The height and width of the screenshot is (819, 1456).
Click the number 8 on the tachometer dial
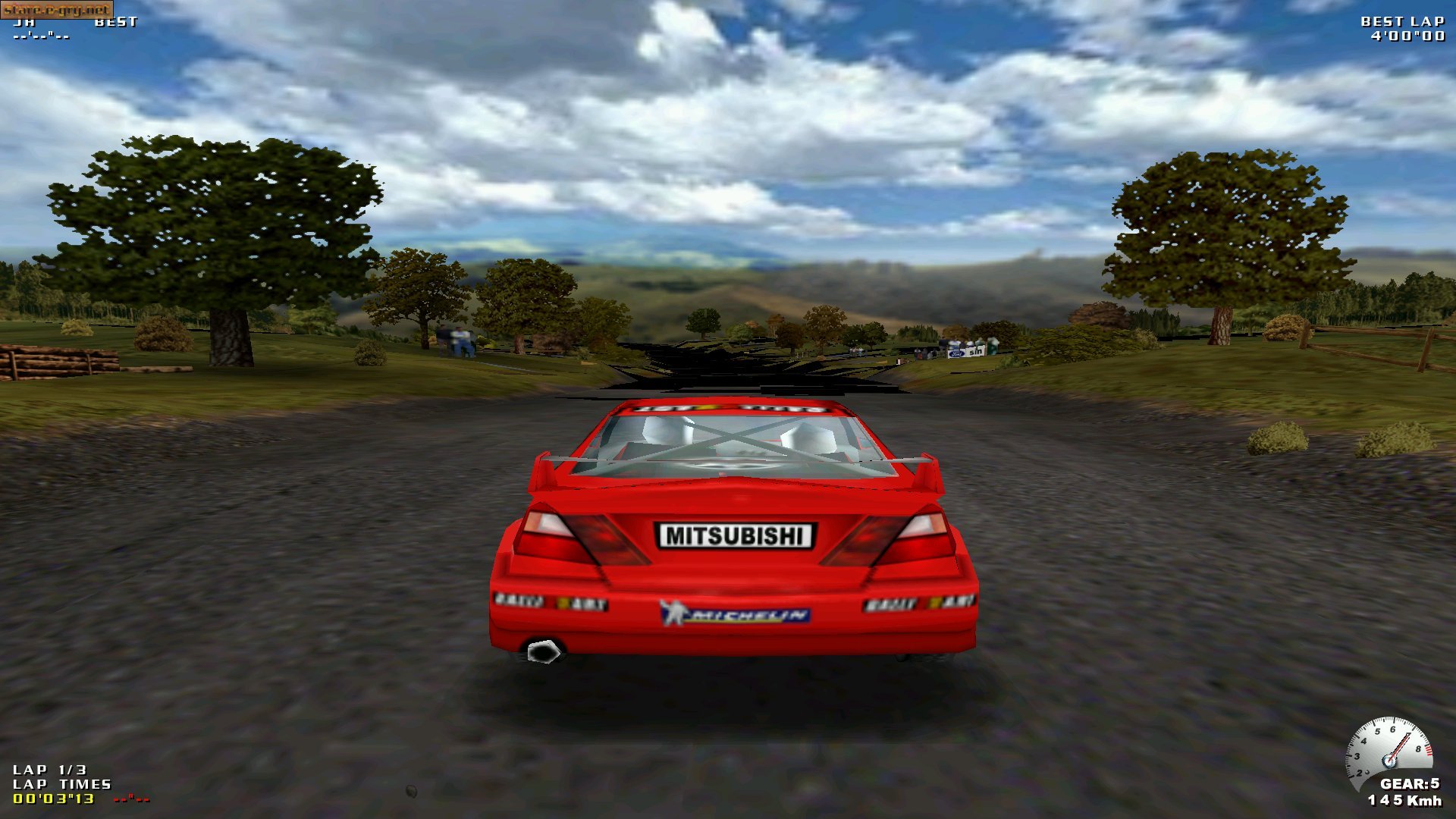pos(1419,748)
